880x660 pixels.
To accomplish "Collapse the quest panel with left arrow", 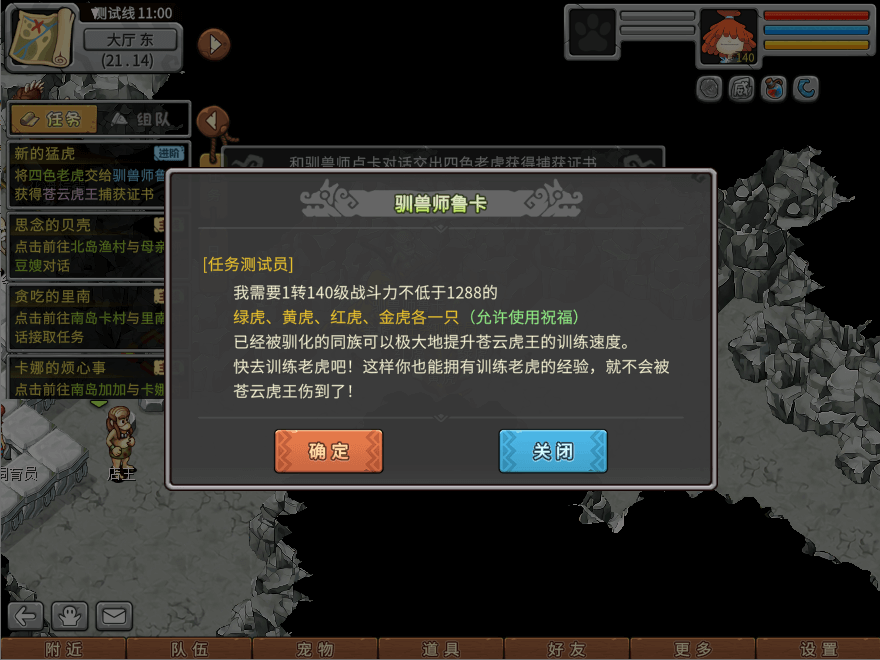I will pyautogui.click(x=212, y=120).
